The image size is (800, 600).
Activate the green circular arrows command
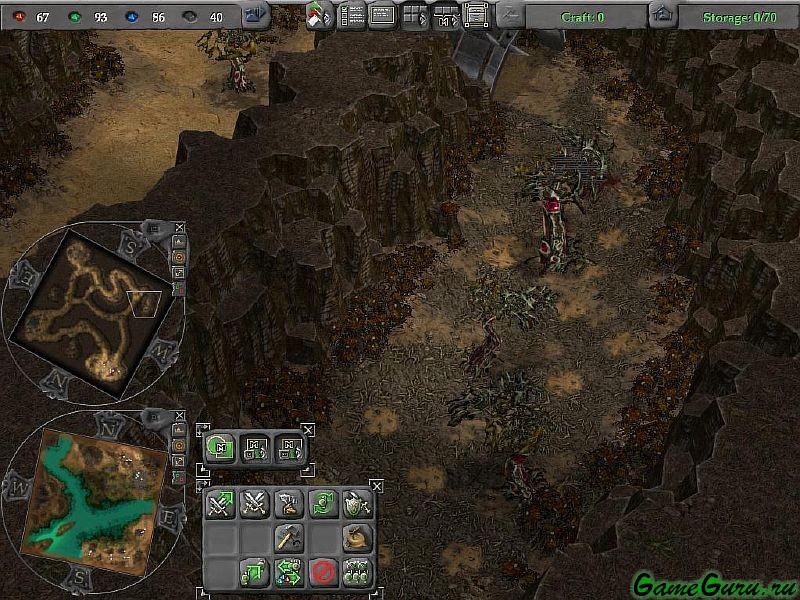[x=322, y=504]
